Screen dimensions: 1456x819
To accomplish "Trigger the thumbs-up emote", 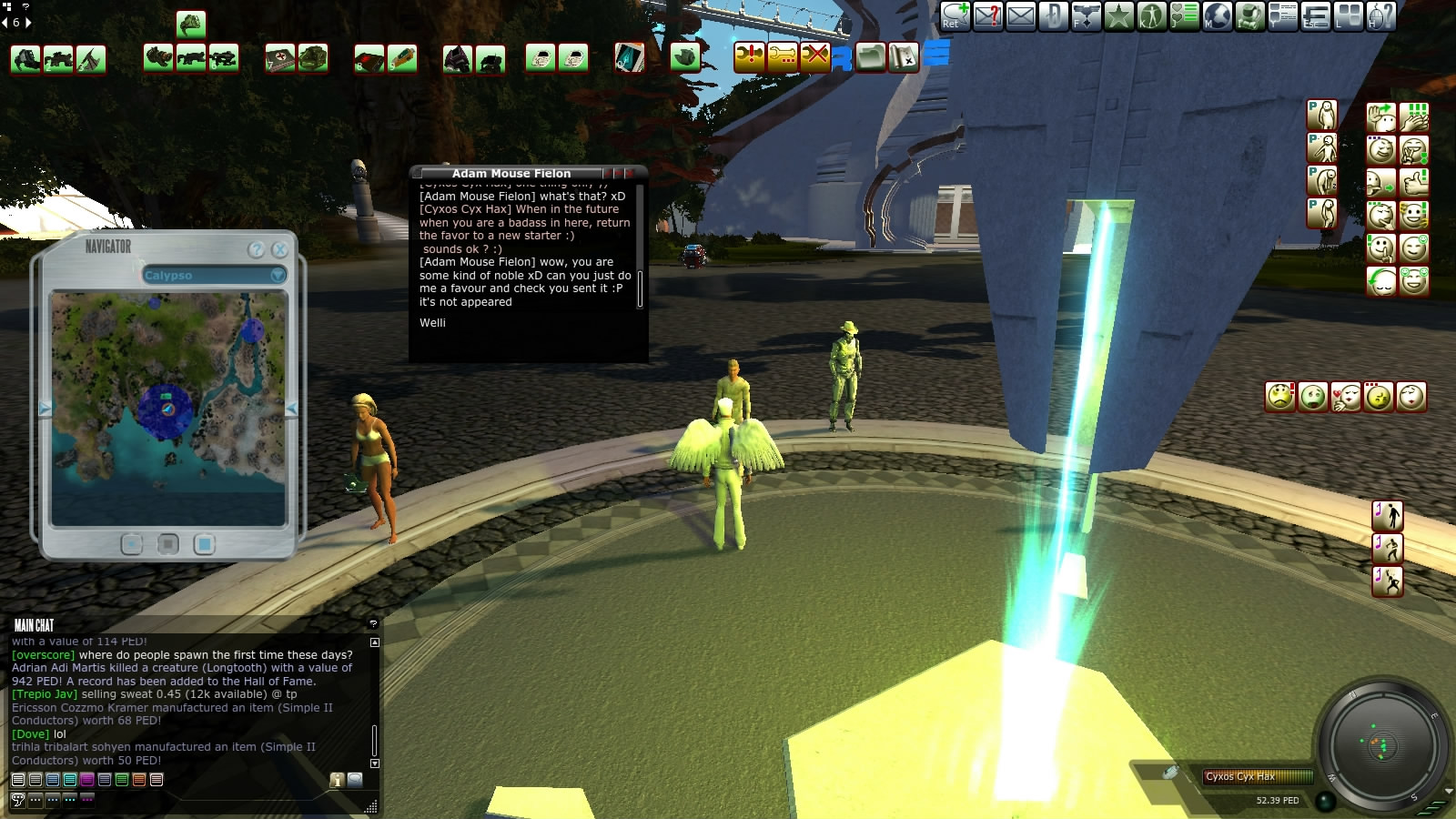I will (1413, 182).
